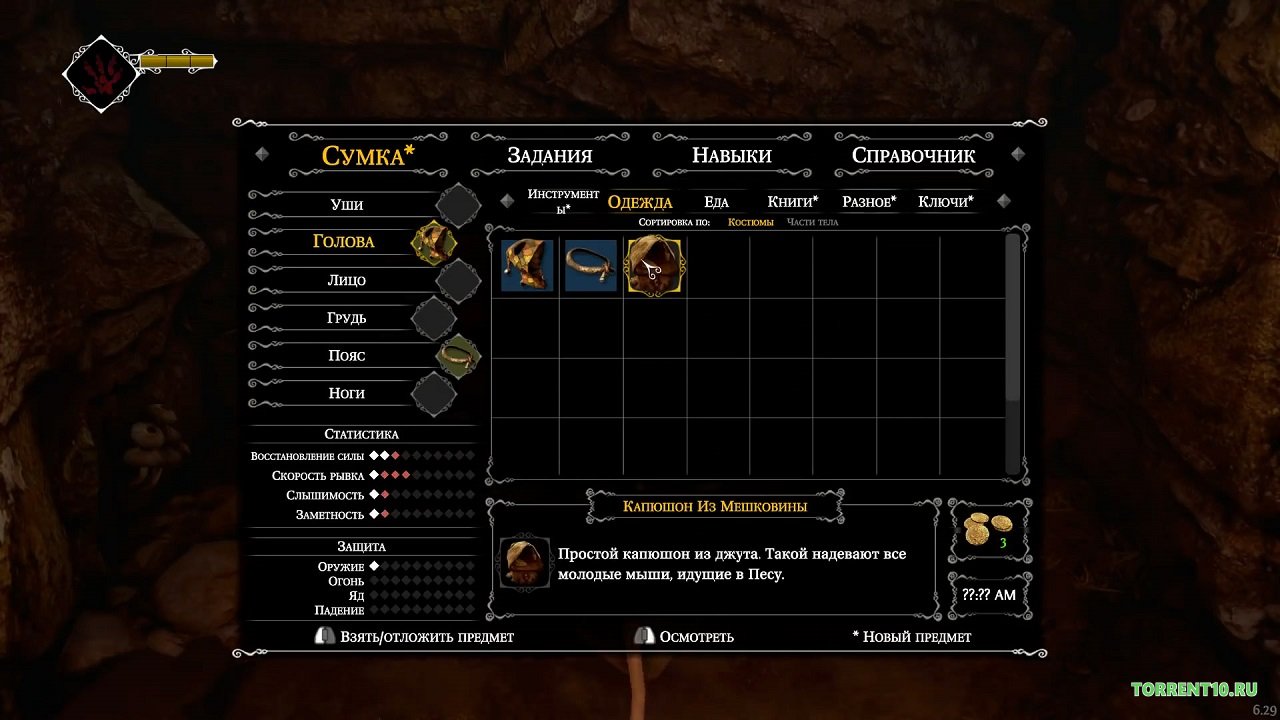Click the highlighted burlap hood inventory item
1280x720 pixels.
(654, 266)
